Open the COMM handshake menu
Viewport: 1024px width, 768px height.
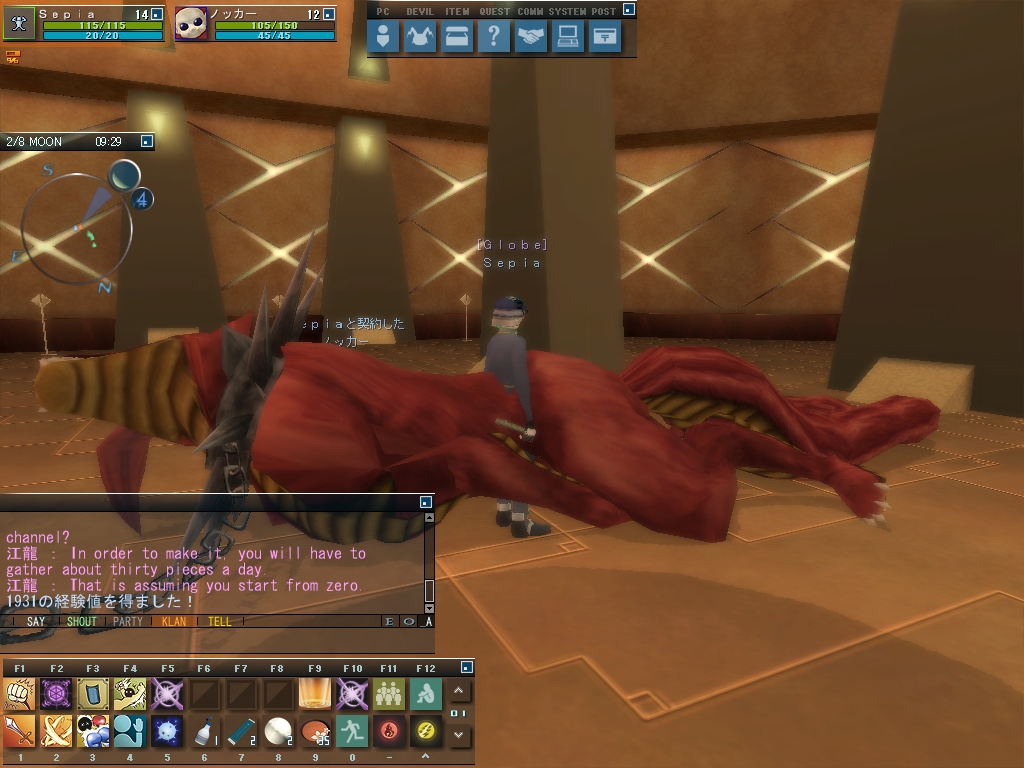click(x=531, y=37)
